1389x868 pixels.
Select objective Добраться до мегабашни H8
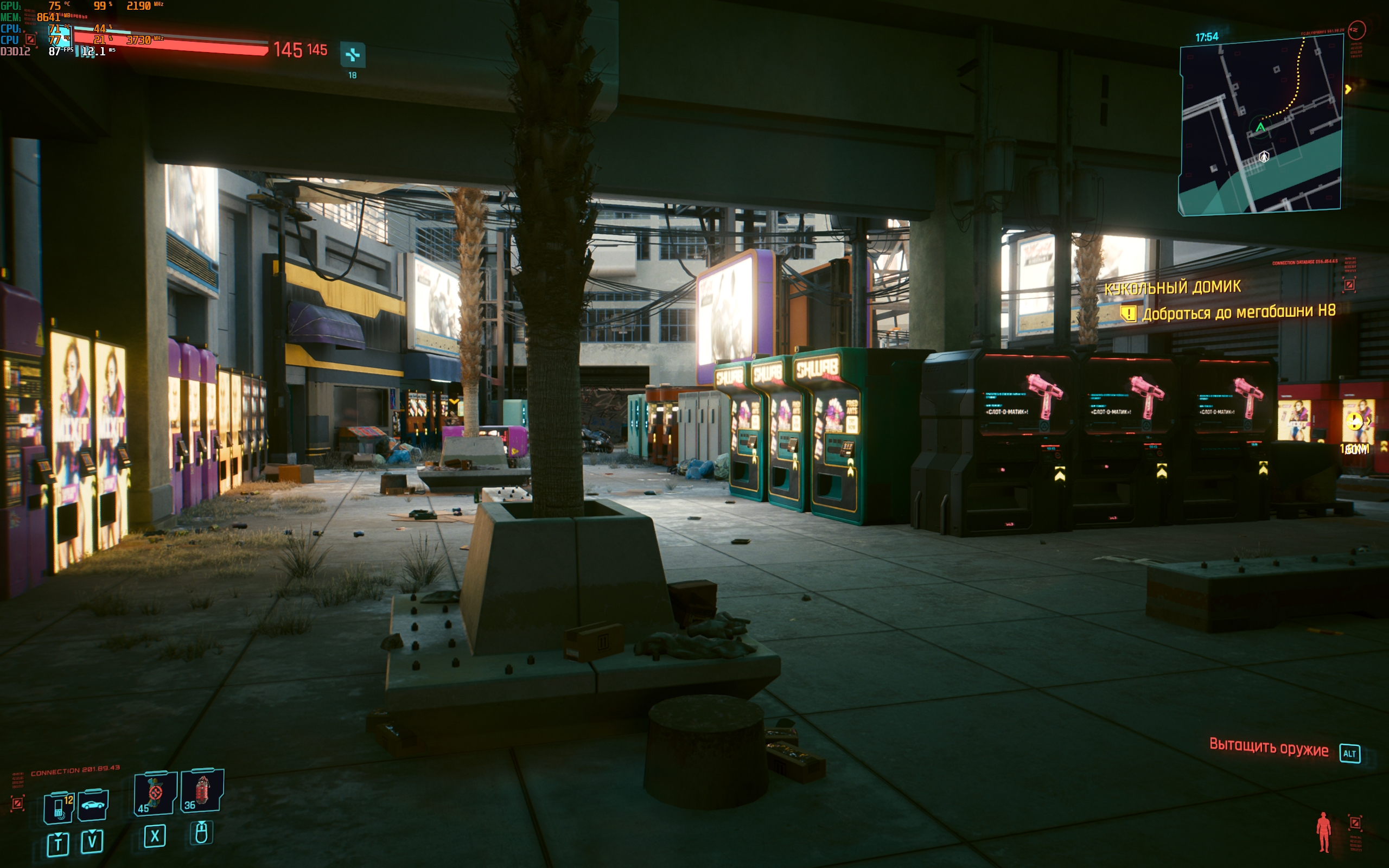1238,312
